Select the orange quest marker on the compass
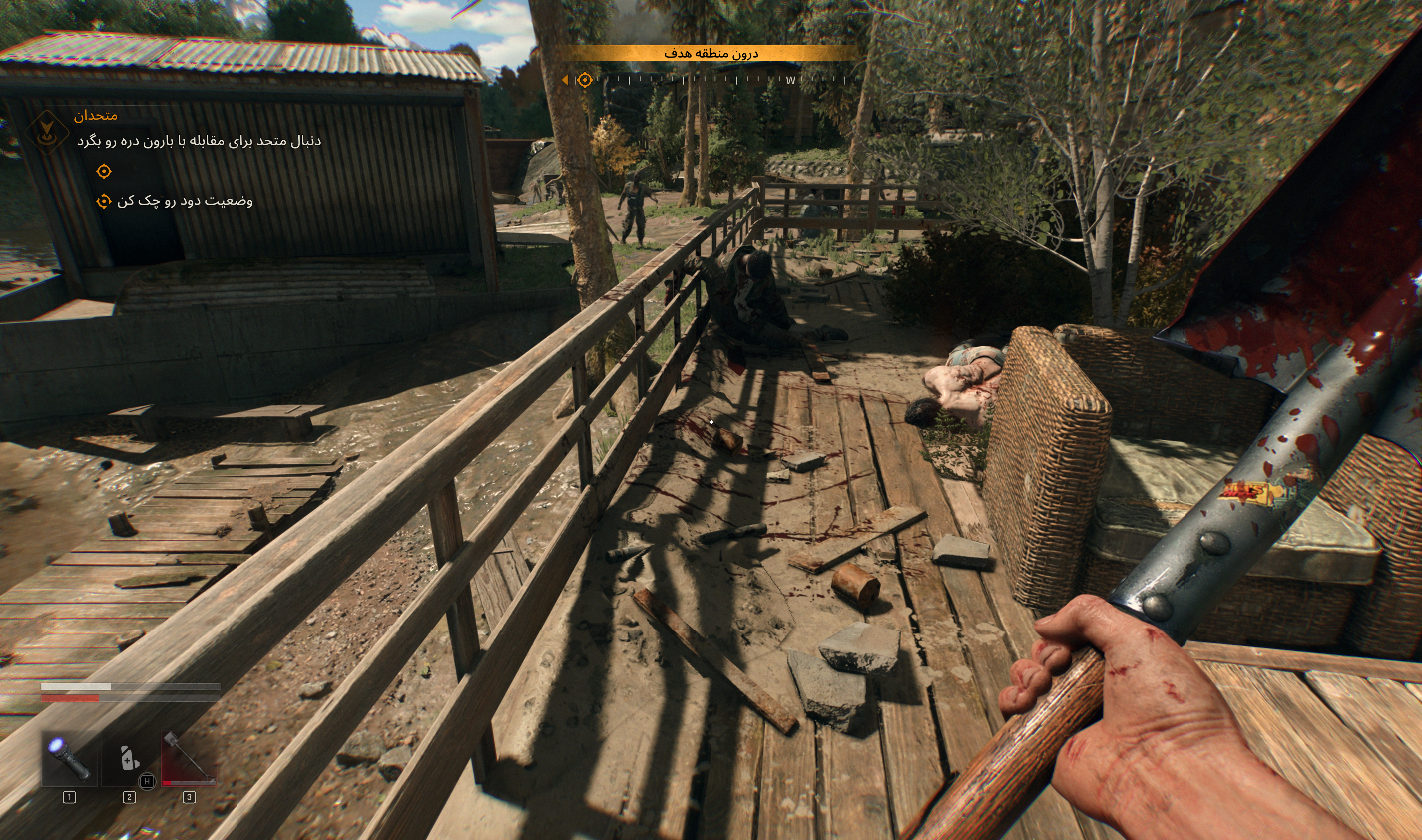The height and width of the screenshot is (840, 1422). click(585, 78)
